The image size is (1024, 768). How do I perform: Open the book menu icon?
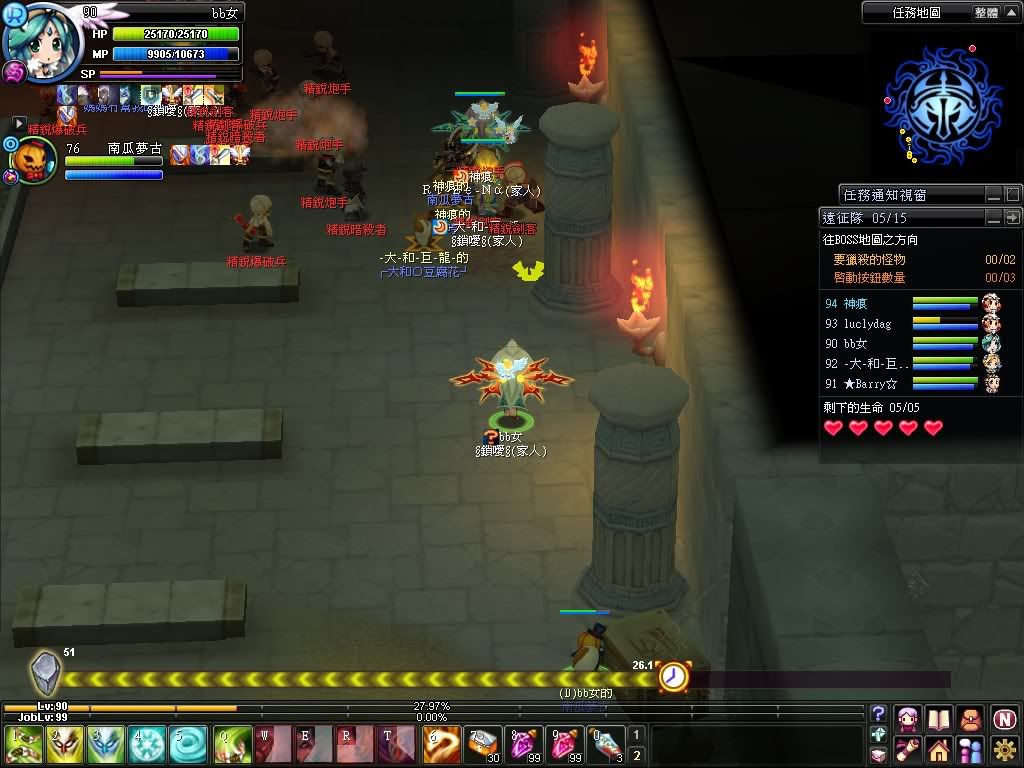[938, 718]
